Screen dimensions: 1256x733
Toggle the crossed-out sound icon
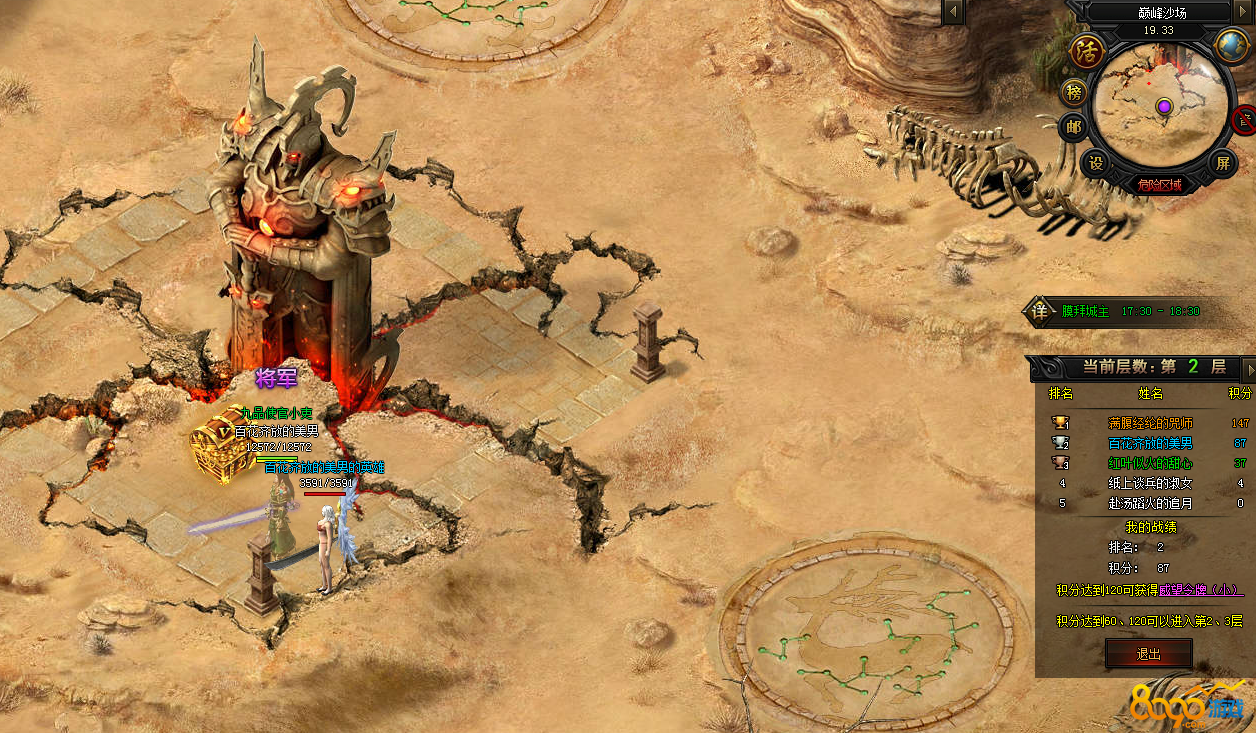click(1245, 120)
